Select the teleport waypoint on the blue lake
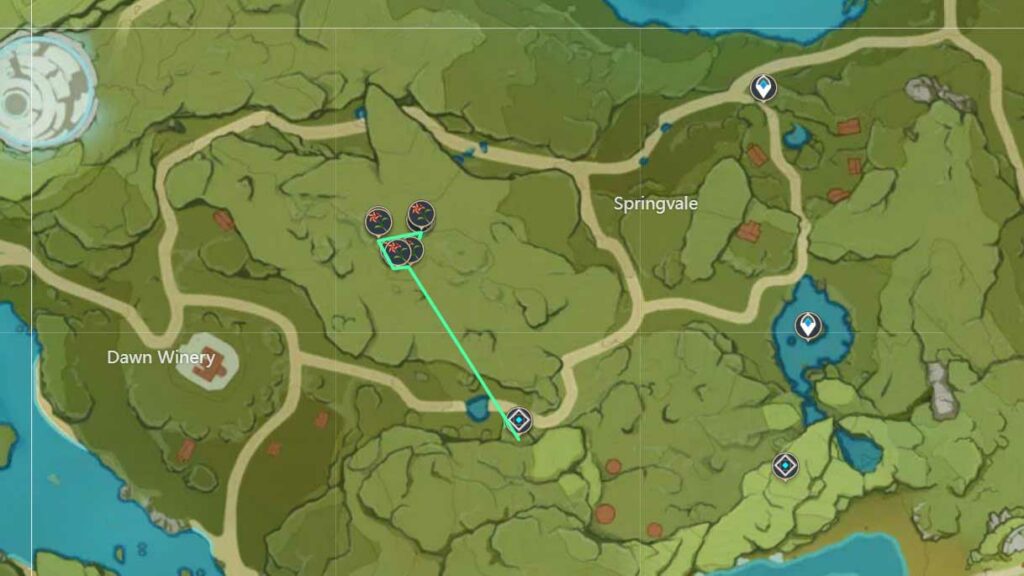 click(807, 326)
